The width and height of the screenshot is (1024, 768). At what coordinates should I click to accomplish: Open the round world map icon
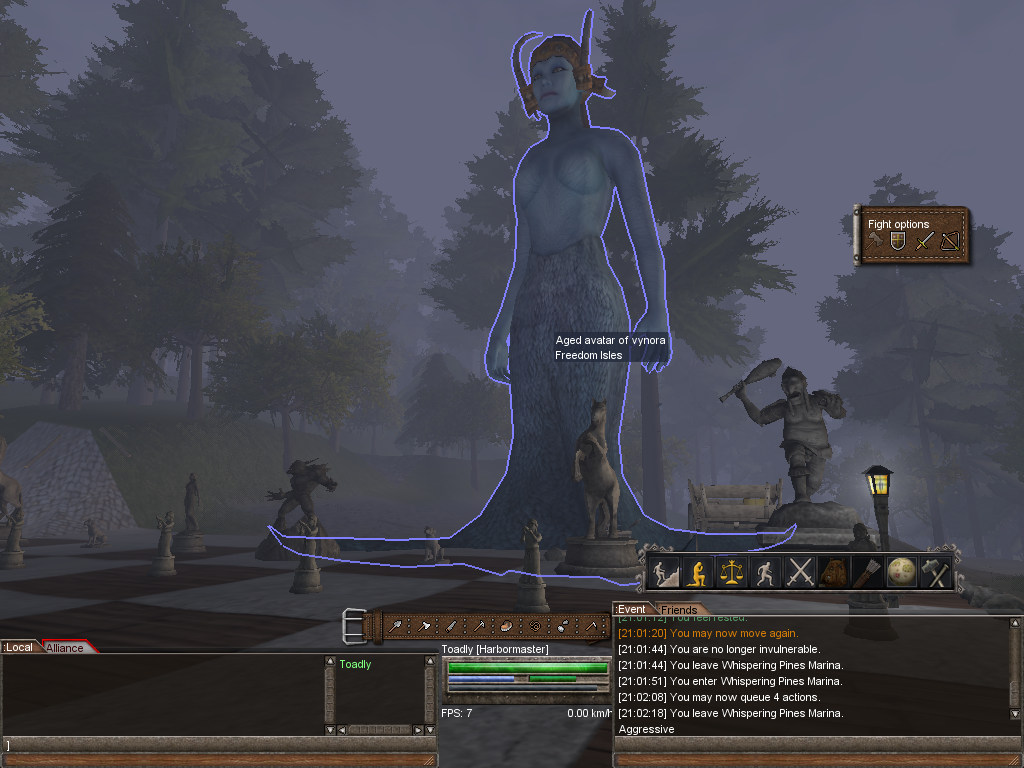tap(901, 573)
